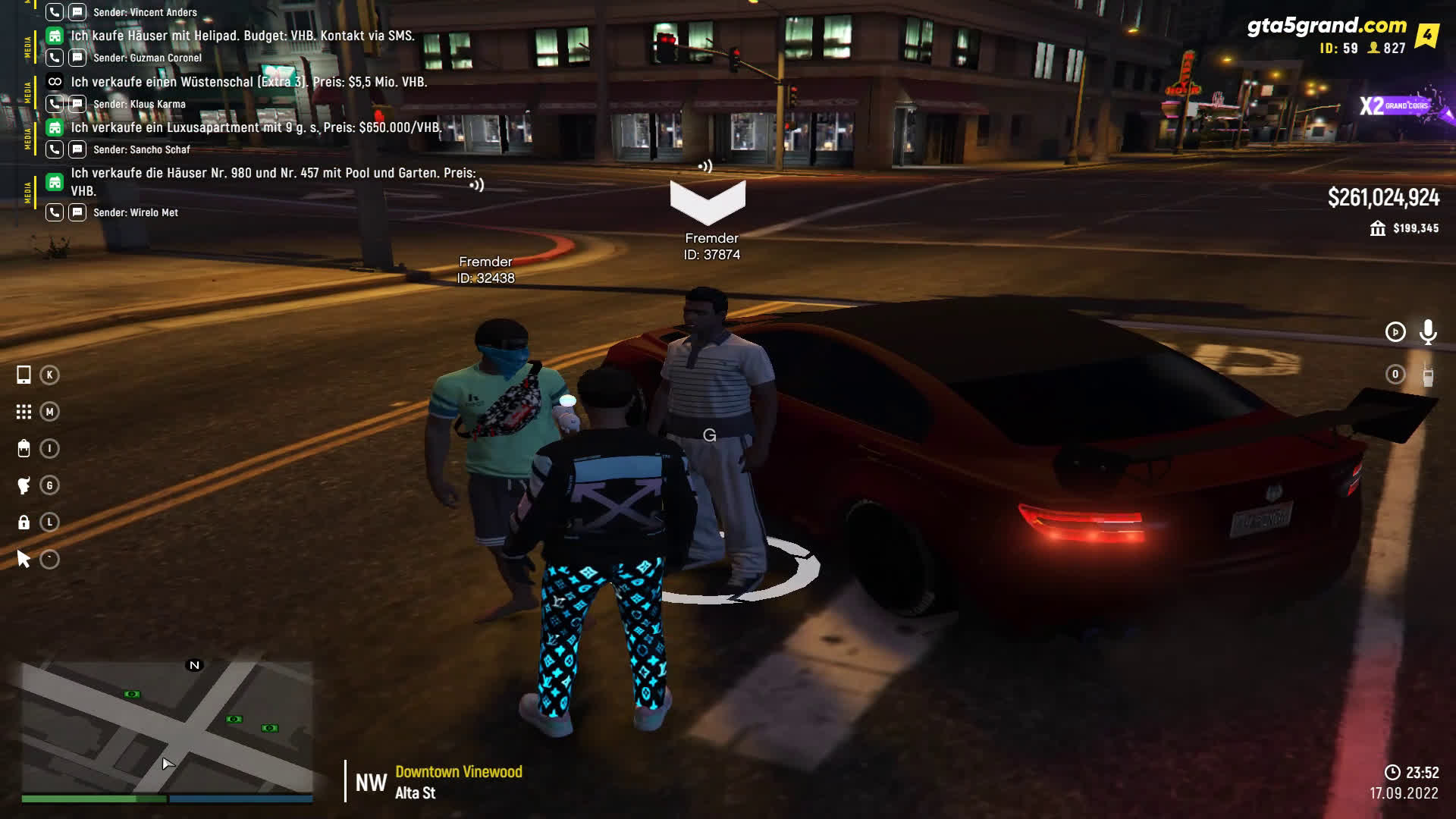1456x819 pixels.
Task: Open the grid main menu icon
Action: point(24,412)
